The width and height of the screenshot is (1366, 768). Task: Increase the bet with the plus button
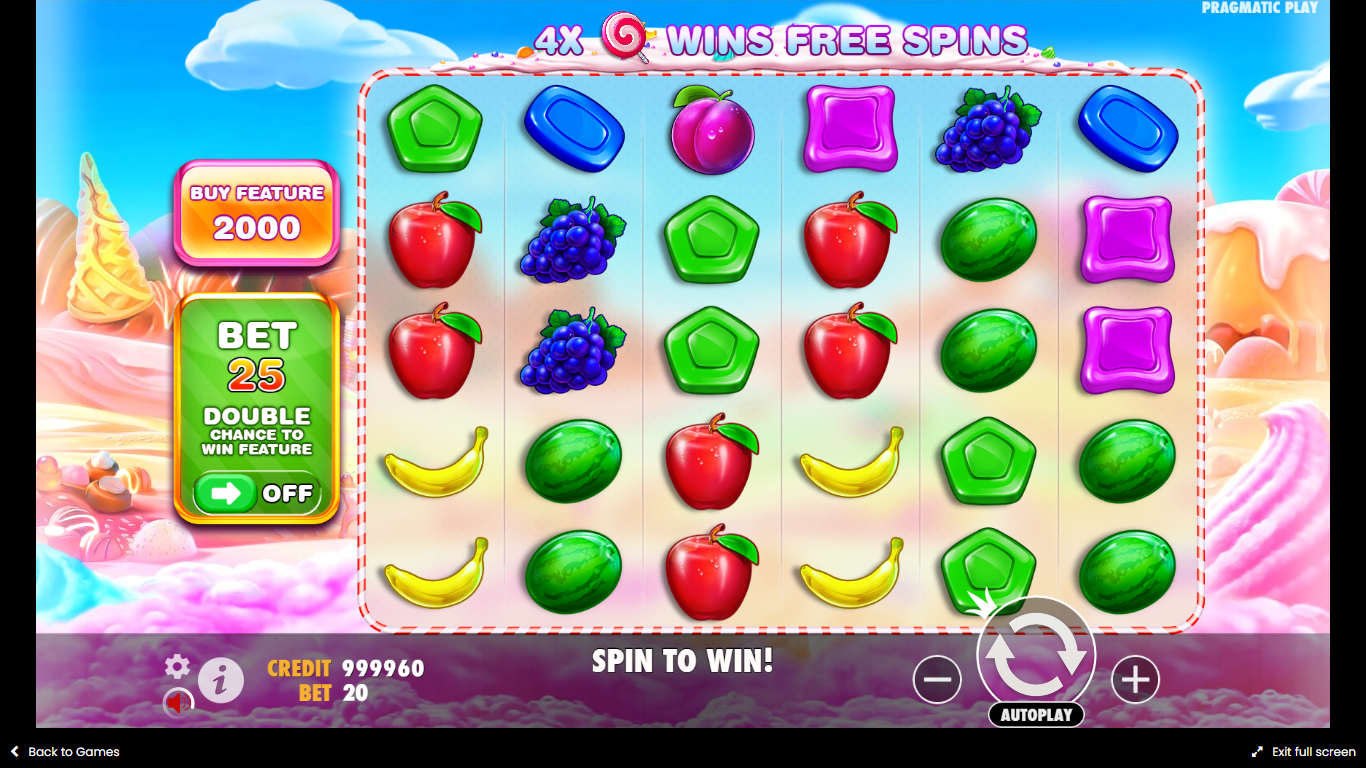(1135, 680)
